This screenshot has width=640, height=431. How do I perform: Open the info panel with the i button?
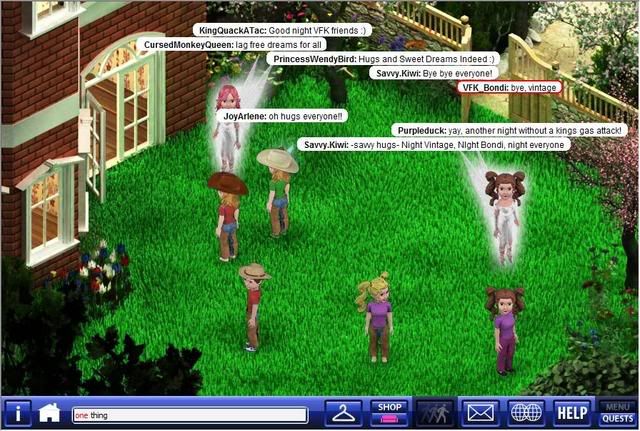18,413
